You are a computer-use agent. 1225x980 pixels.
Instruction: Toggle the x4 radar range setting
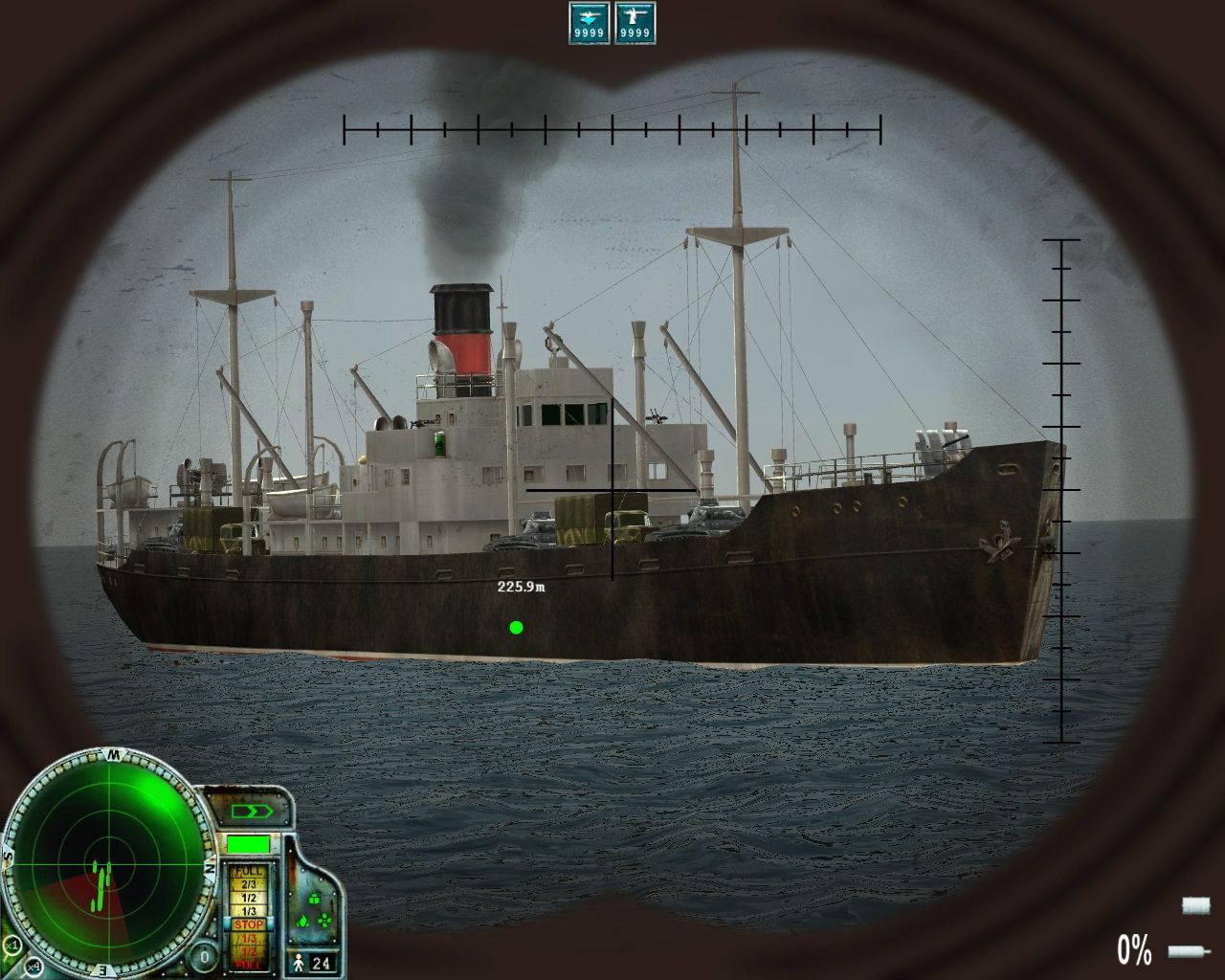point(34,968)
